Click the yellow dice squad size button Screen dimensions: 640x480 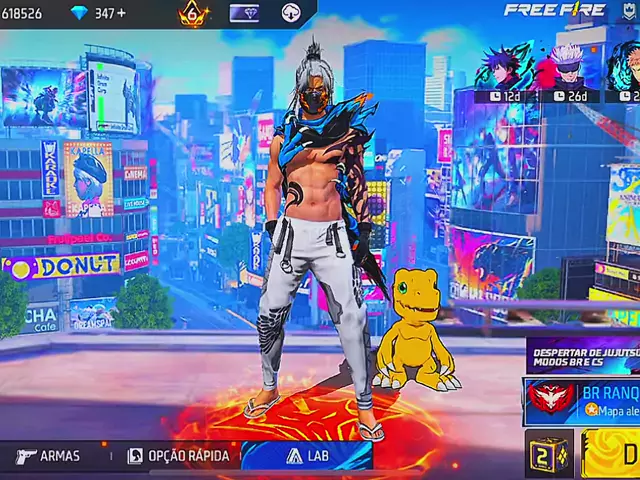click(549, 455)
